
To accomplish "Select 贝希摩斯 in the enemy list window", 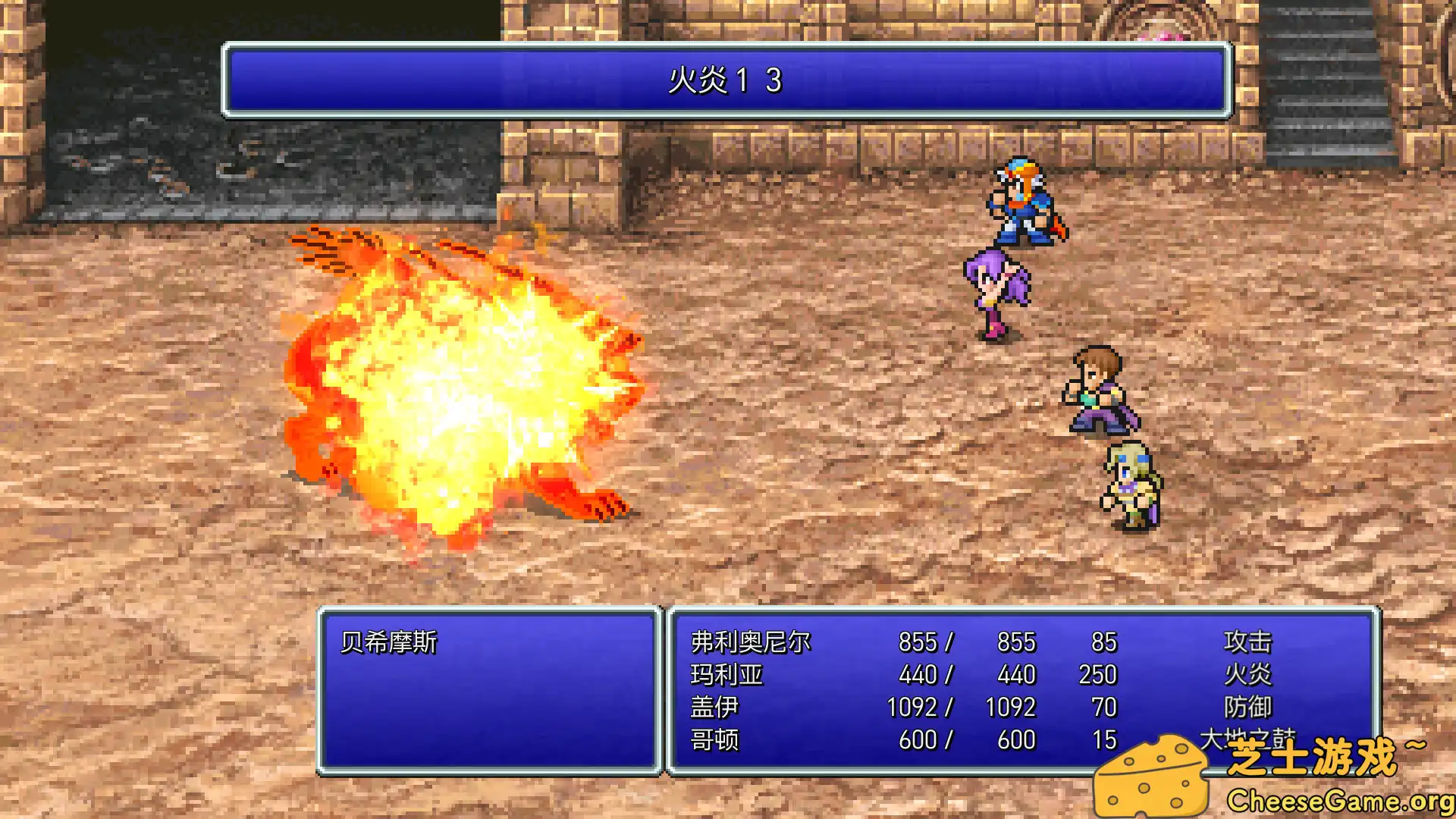I will coord(388,641).
